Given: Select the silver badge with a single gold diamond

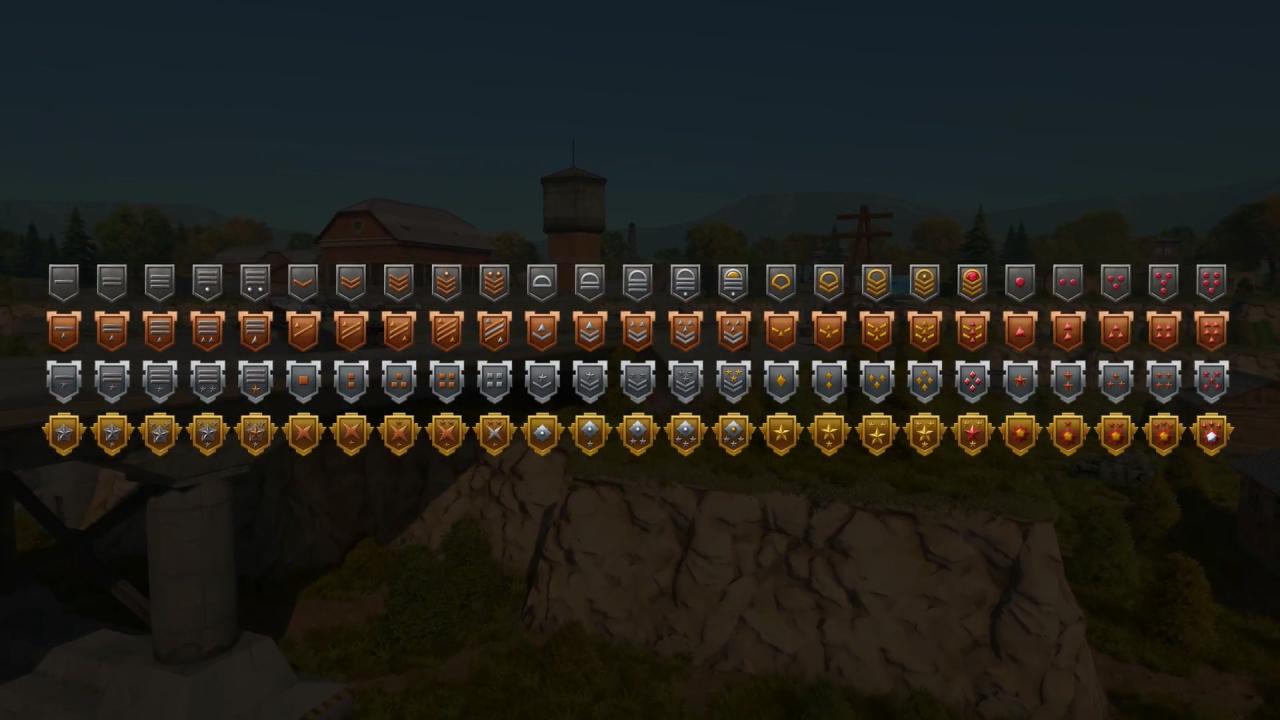Looking at the screenshot, I should 781,381.
